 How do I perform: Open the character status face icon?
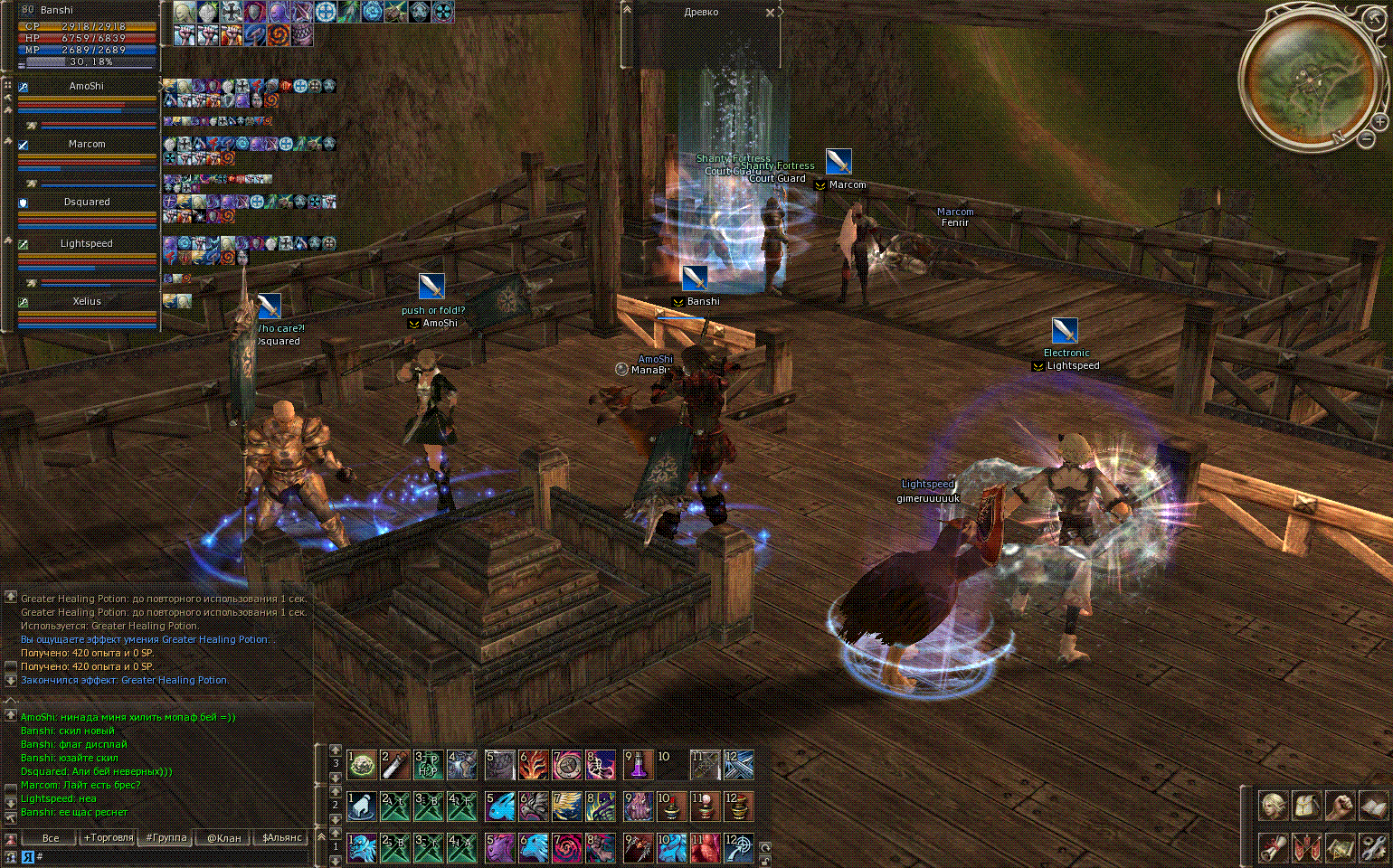[x=1274, y=806]
